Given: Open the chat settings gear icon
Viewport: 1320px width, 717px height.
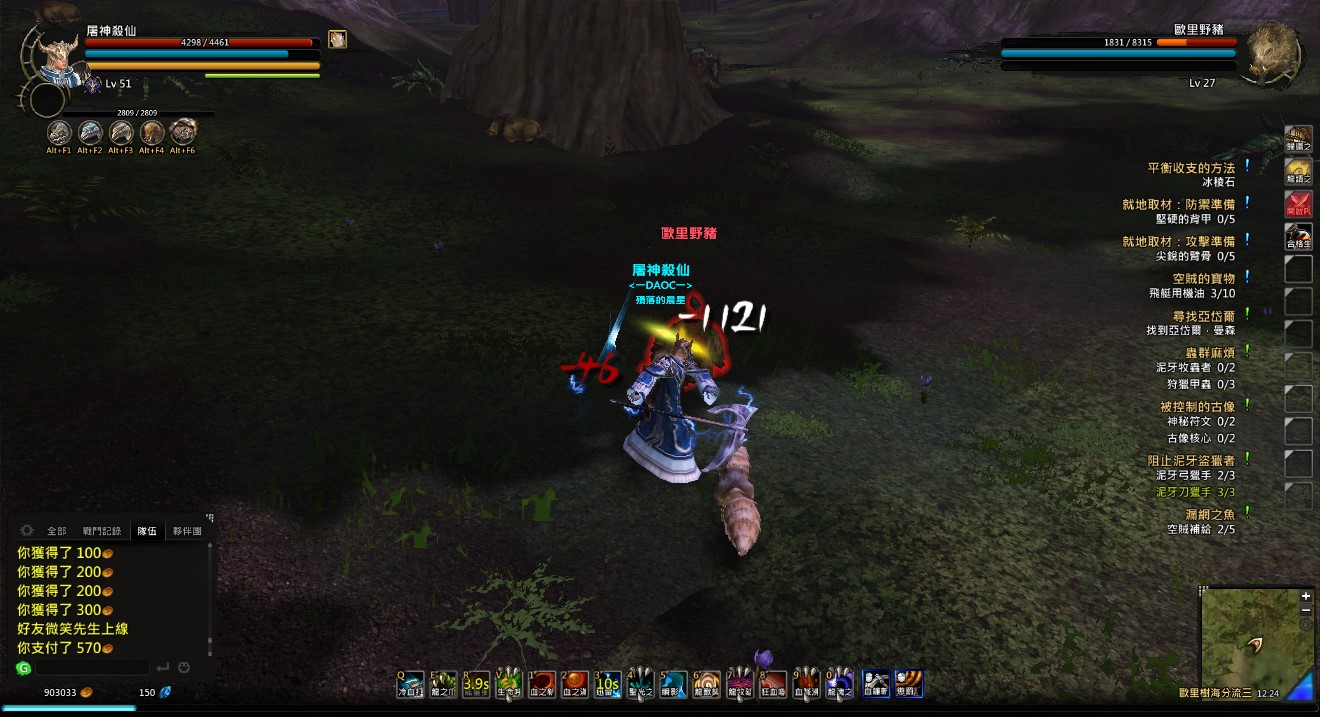Looking at the screenshot, I should 27,531.
